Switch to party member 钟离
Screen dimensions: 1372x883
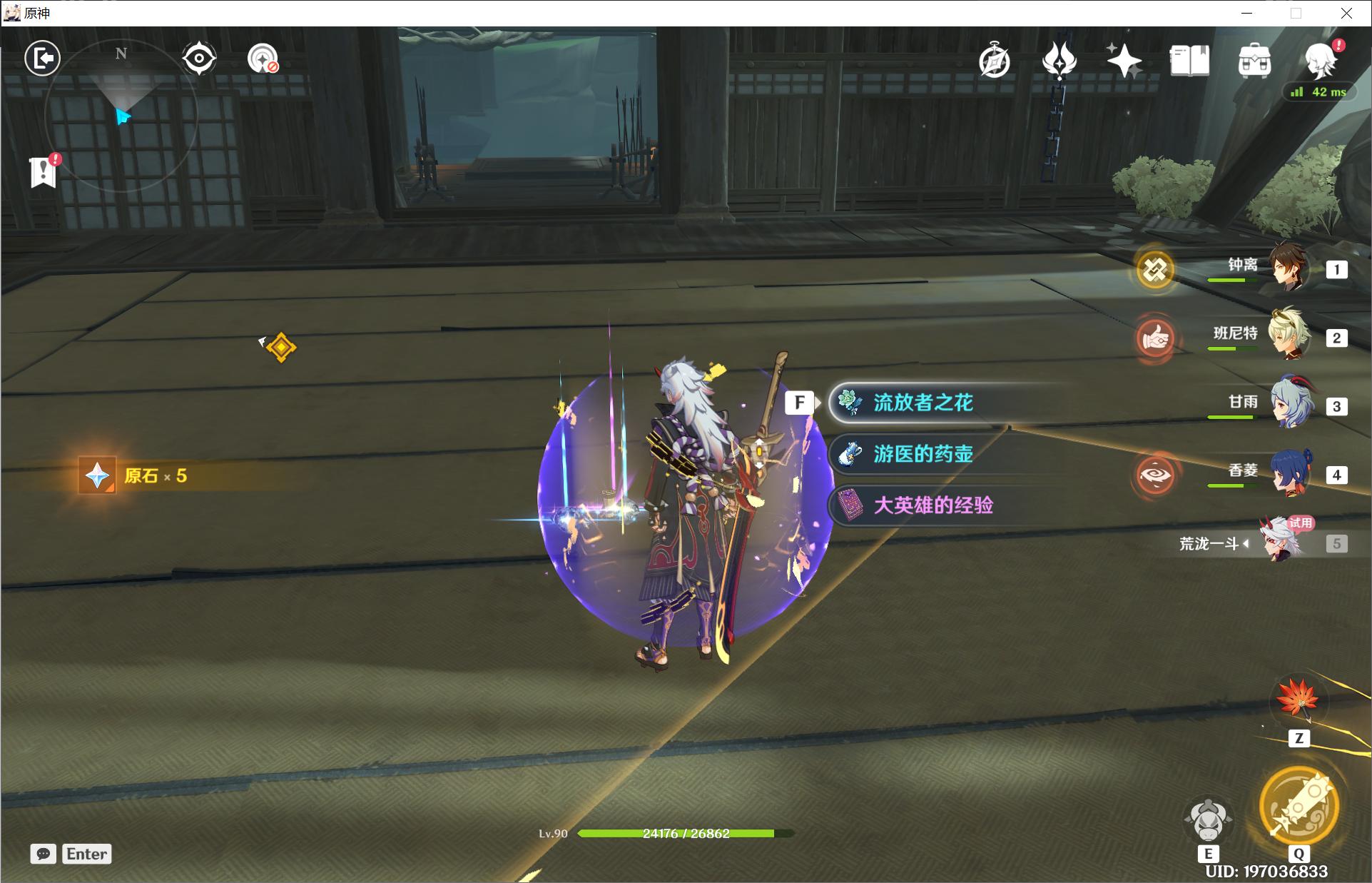[1286, 268]
